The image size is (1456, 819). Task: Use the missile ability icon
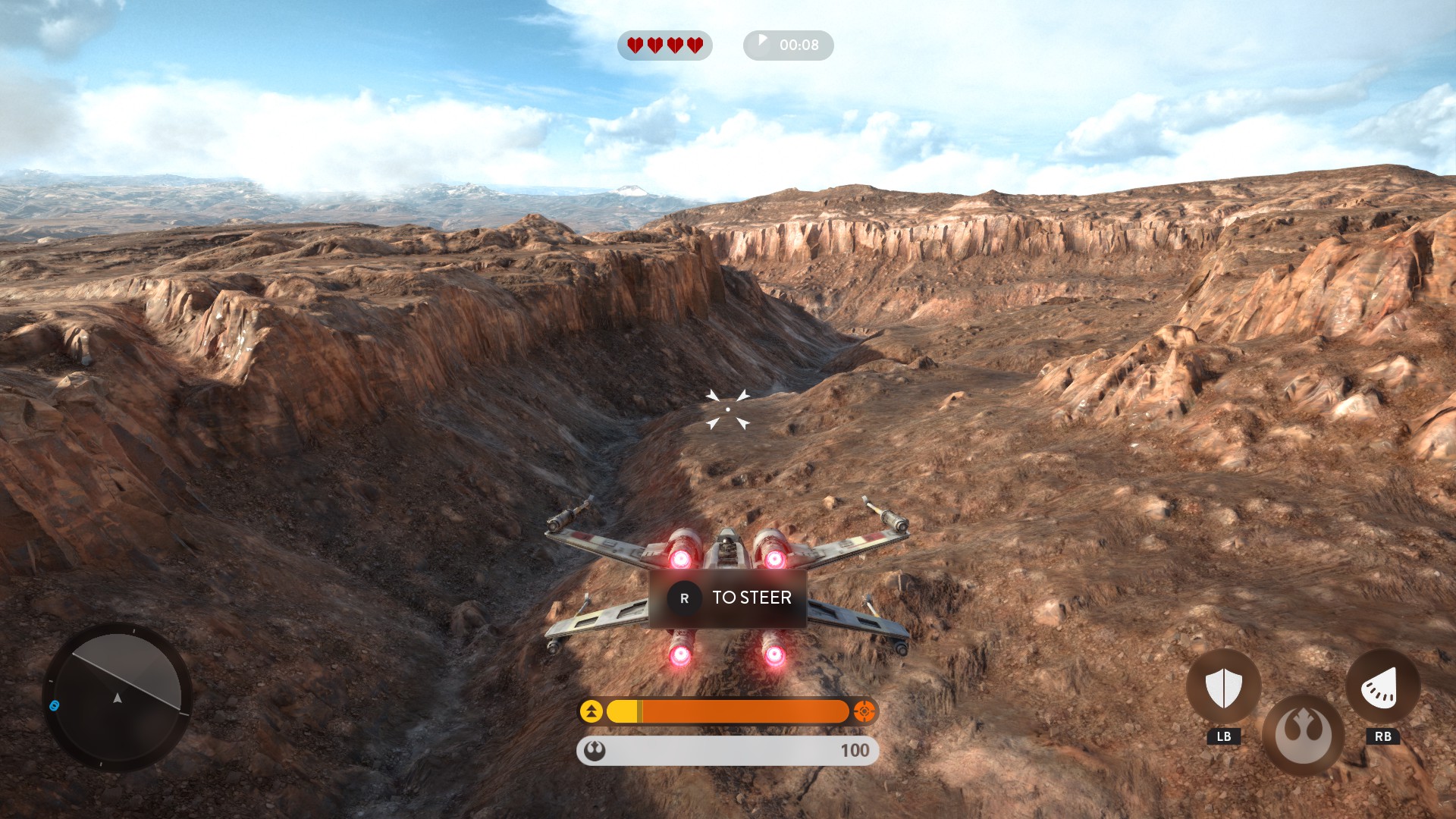pyautogui.click(x=1382, y=687)
